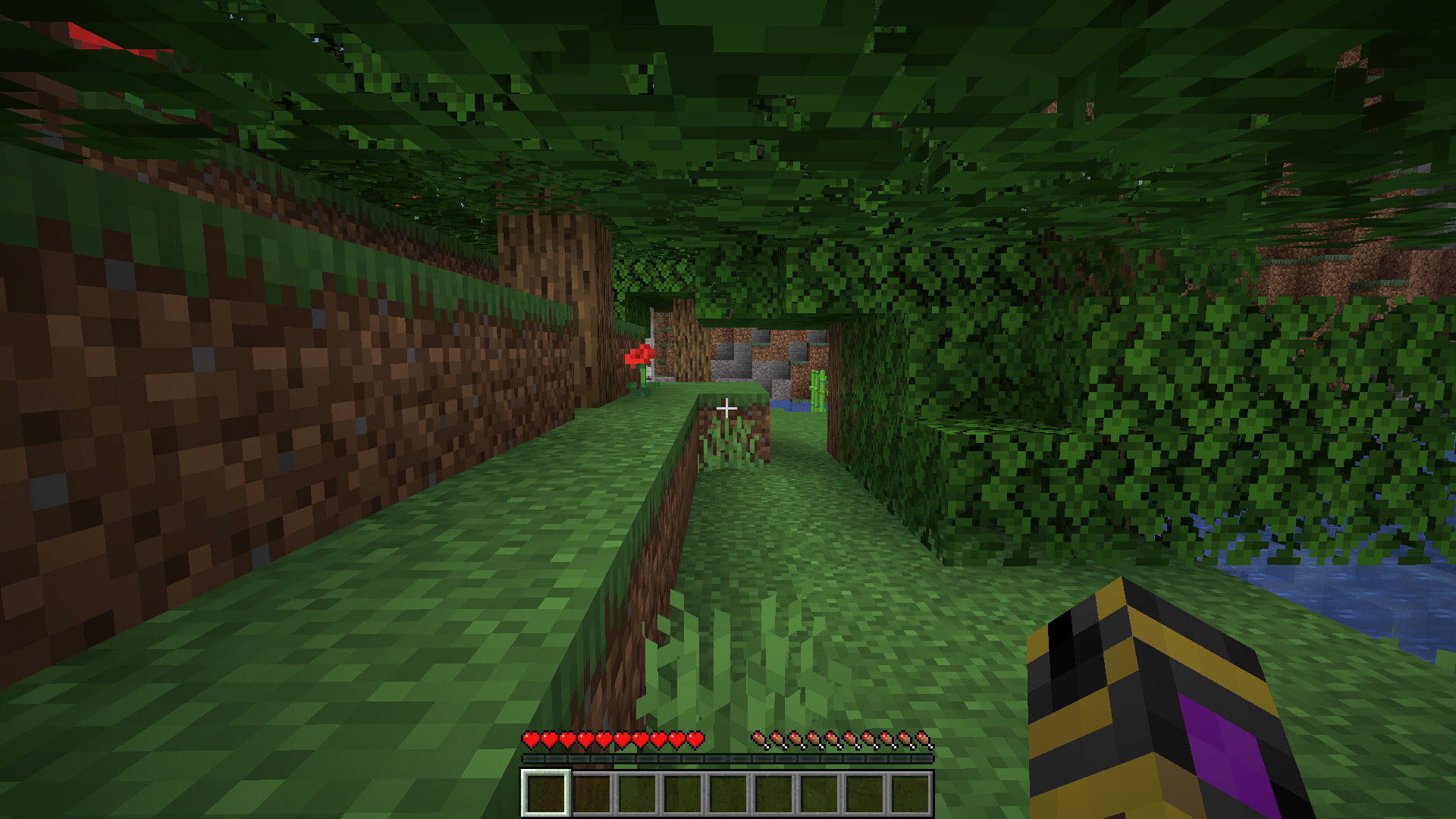Viewport: 1456px width, 819px height.
Task: Click the crosshair in screen center
Action: (x=728, y=408)
